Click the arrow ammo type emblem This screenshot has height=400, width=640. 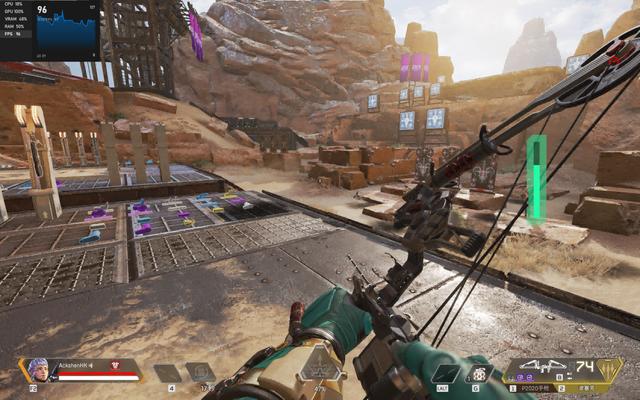pyautogui.click(x=606, y=368)
